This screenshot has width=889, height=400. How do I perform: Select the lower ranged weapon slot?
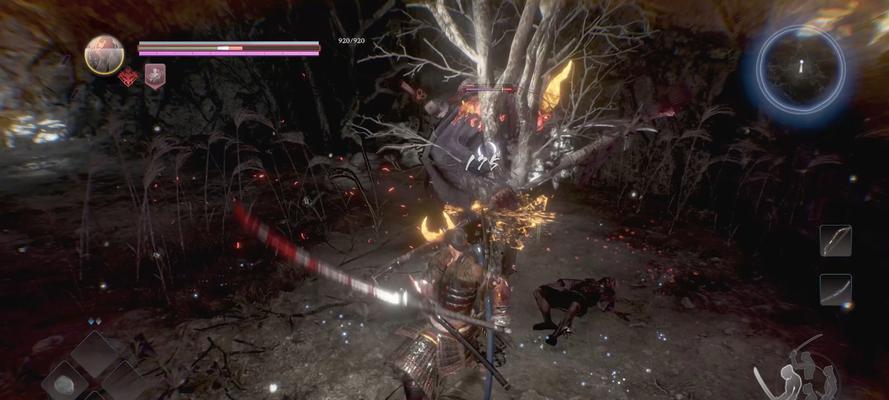[x=835, y=290]
